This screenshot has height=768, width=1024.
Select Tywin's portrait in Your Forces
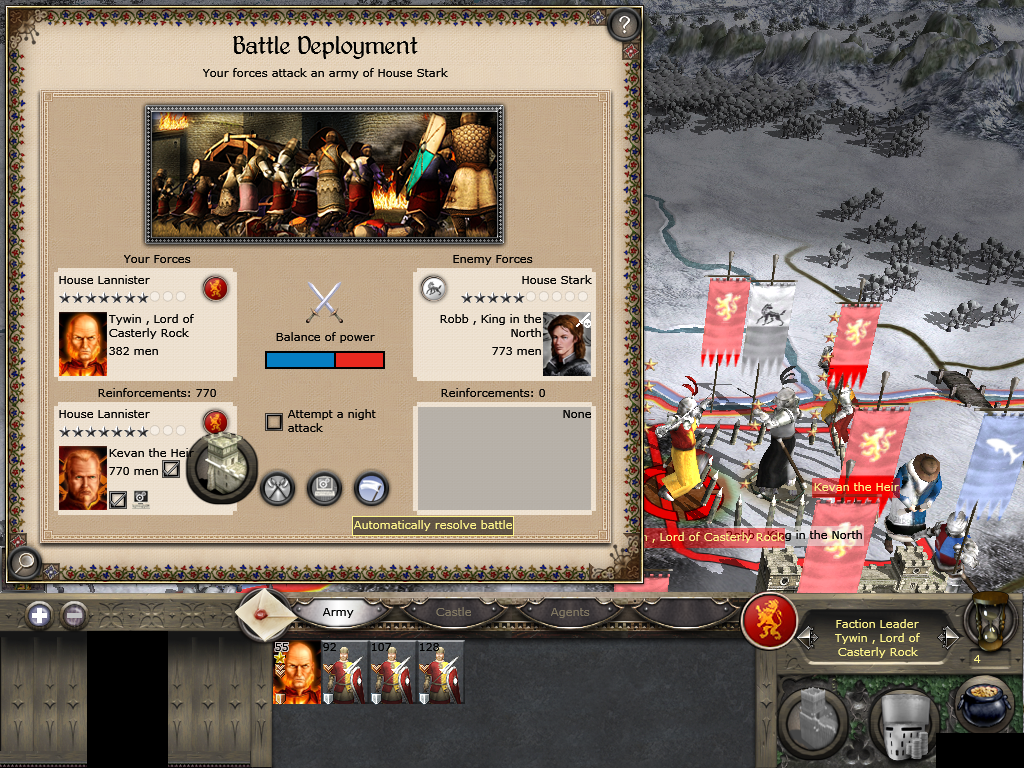pos(83,343)
